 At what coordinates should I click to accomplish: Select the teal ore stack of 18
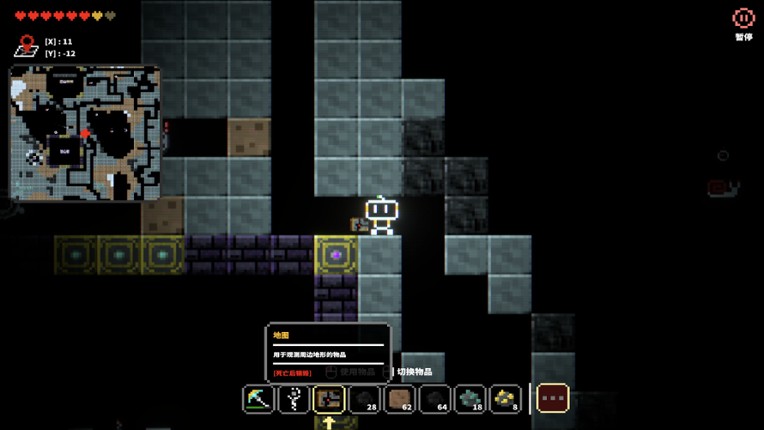(x=470, y=398)
